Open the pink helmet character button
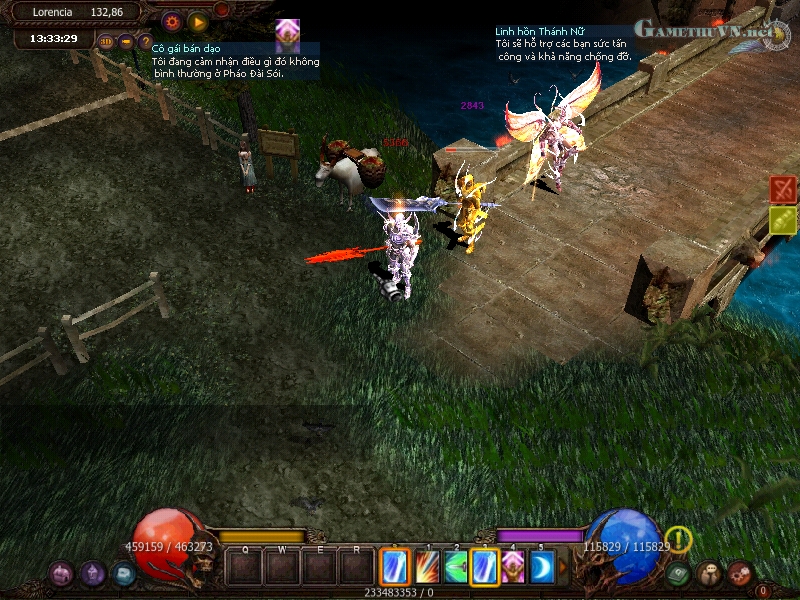This screenshot has height=600, width=800. (61, 573)
